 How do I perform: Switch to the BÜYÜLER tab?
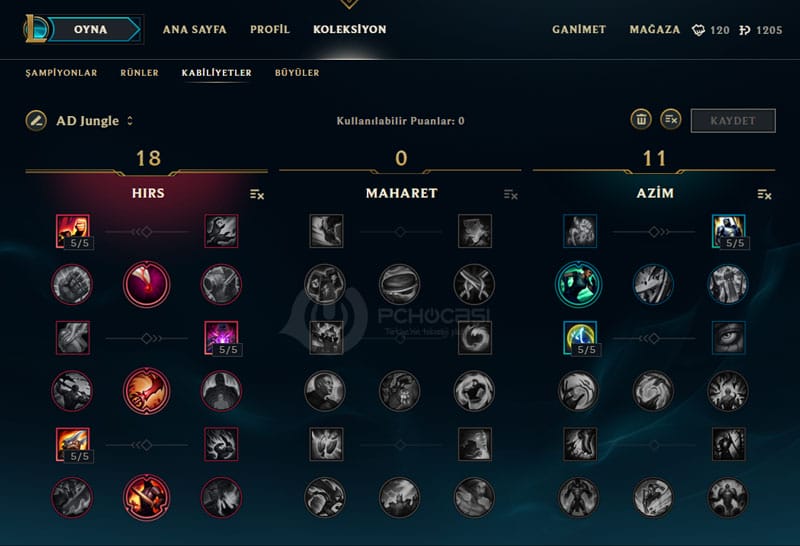click(297, 73)
